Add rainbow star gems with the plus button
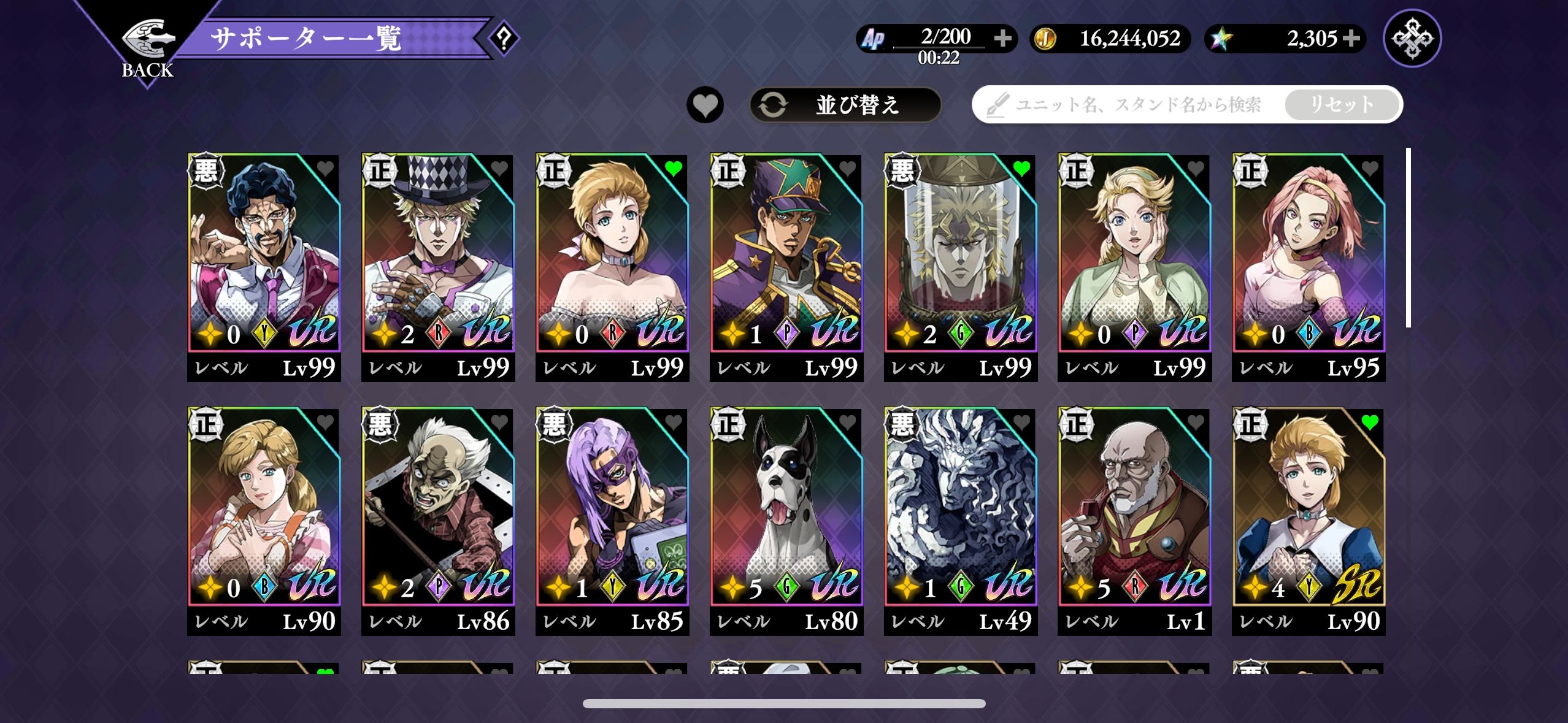This screenshot has height=723, width=1568. pyautogui.click(x=1351, y=39)
